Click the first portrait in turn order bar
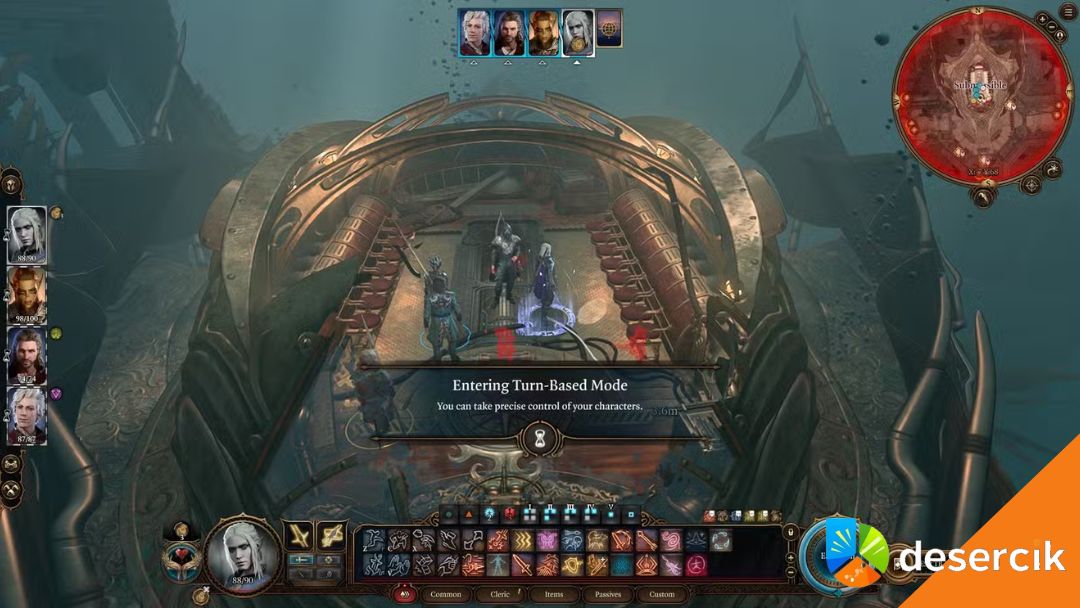The image size is (1080, 608). point(475,32)
